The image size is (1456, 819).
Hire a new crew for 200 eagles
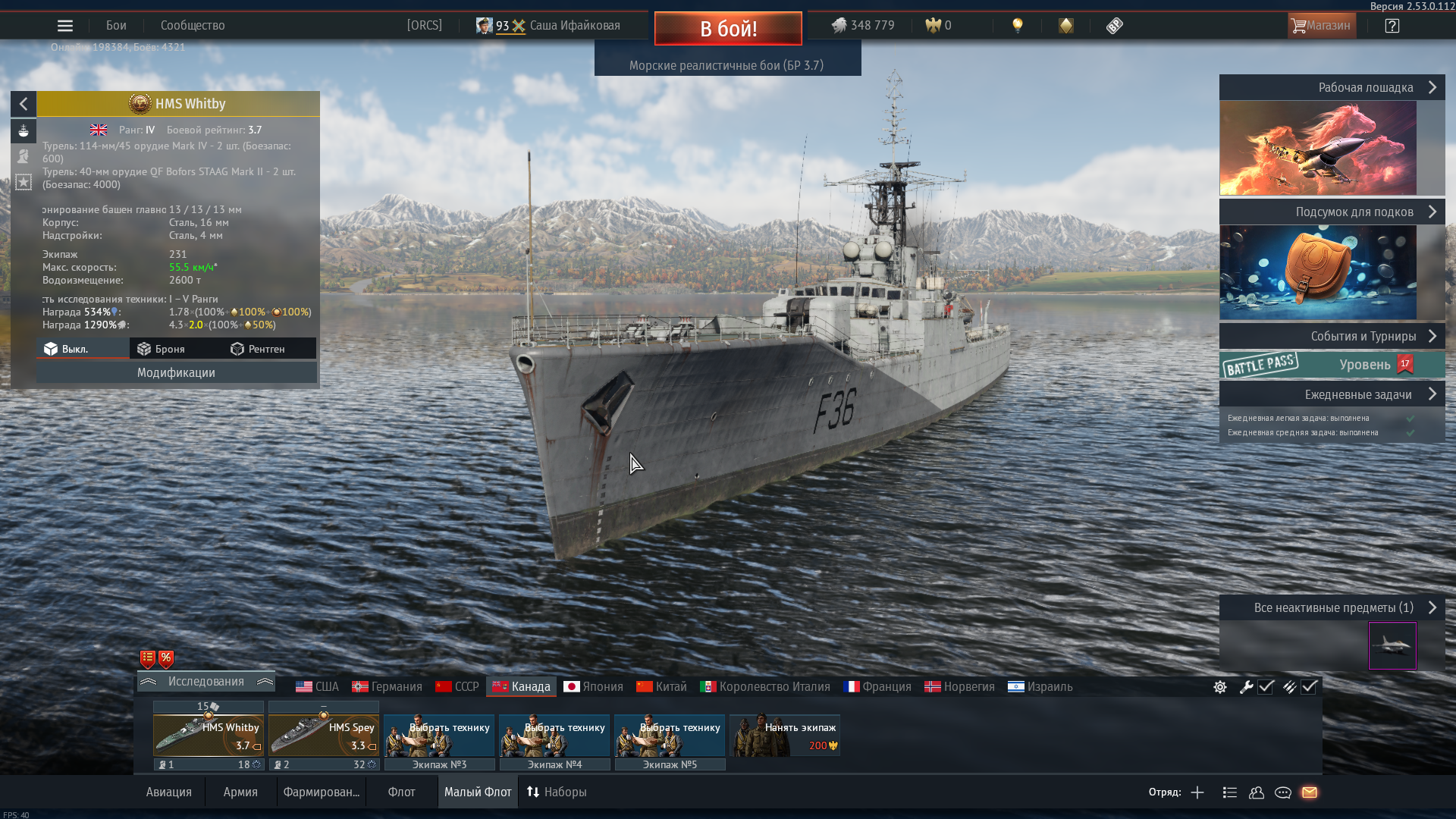pyautogui.click(x=785, y=735)
